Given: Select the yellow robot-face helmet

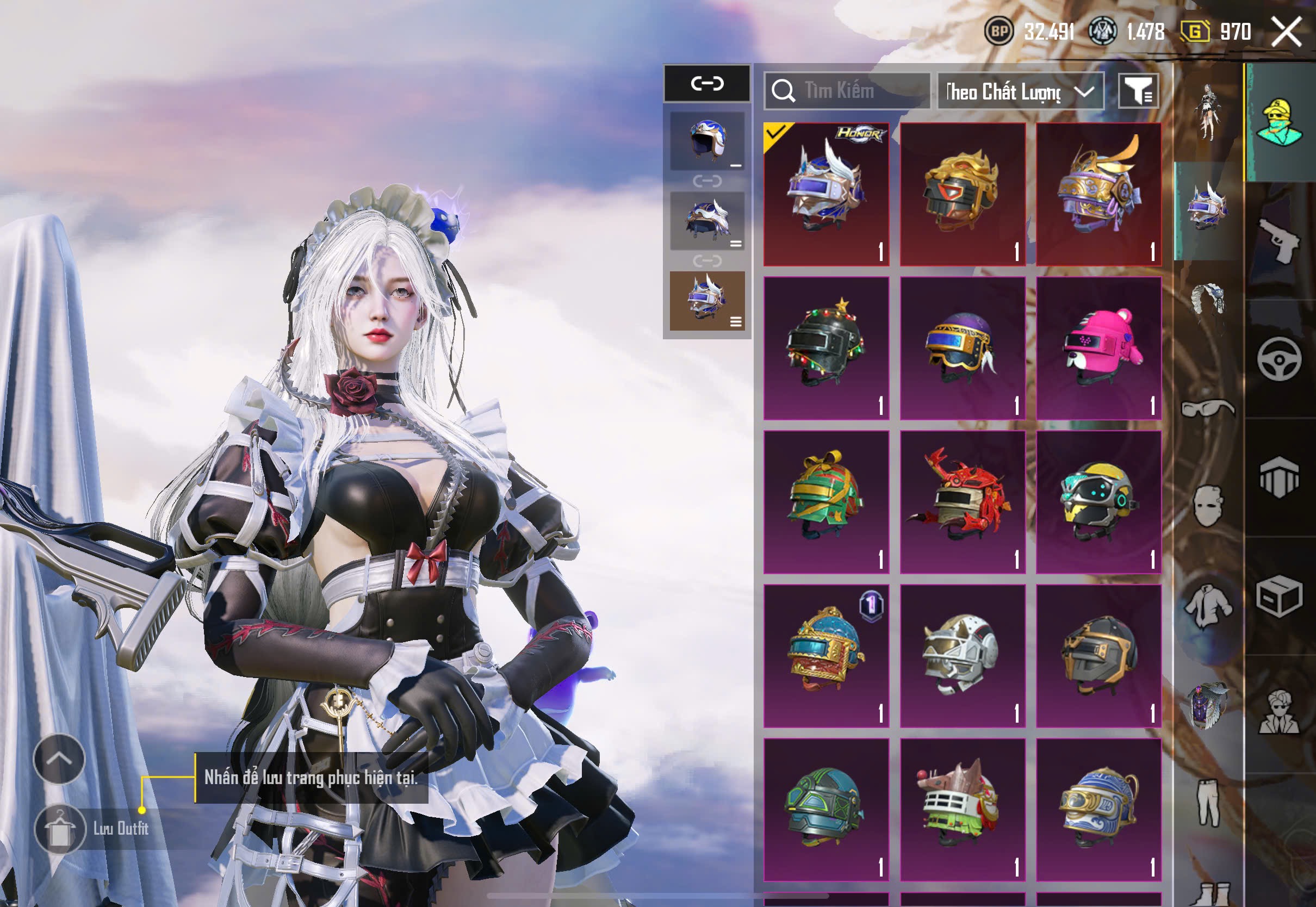Looking at the screenshot, I should pyautogui.click(x=1098, y=502).
